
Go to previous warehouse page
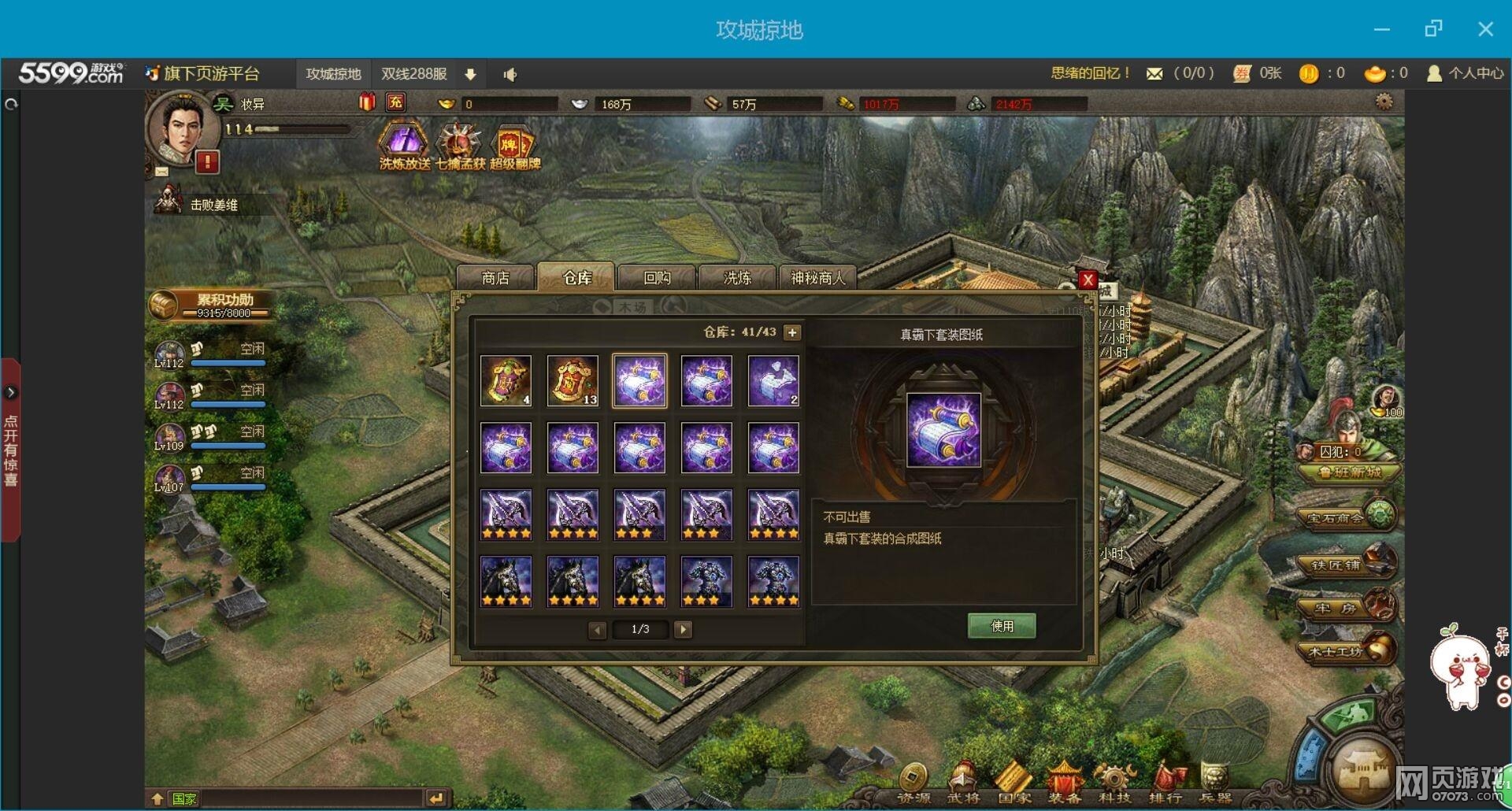(598, 629)
